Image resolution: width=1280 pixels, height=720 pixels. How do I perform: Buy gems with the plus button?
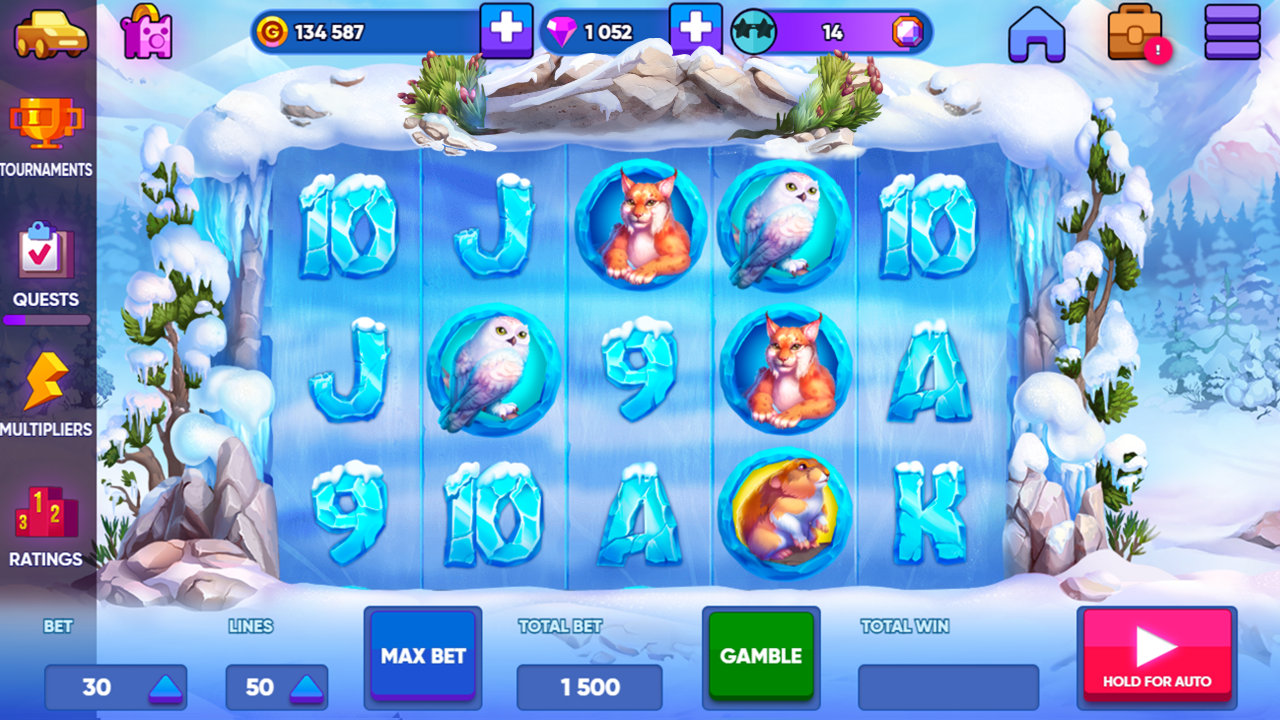[x=697, y=29]
